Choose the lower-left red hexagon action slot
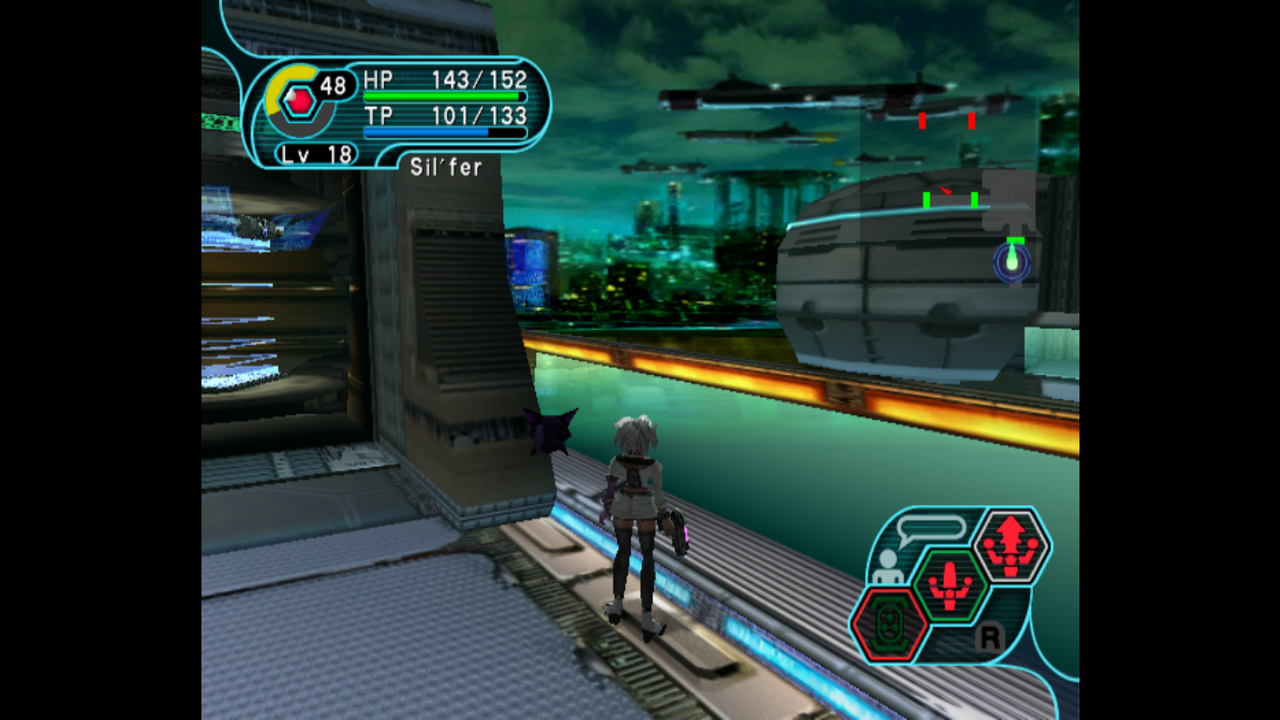This screenshot has height=720, width=1280. coord(889,624)
